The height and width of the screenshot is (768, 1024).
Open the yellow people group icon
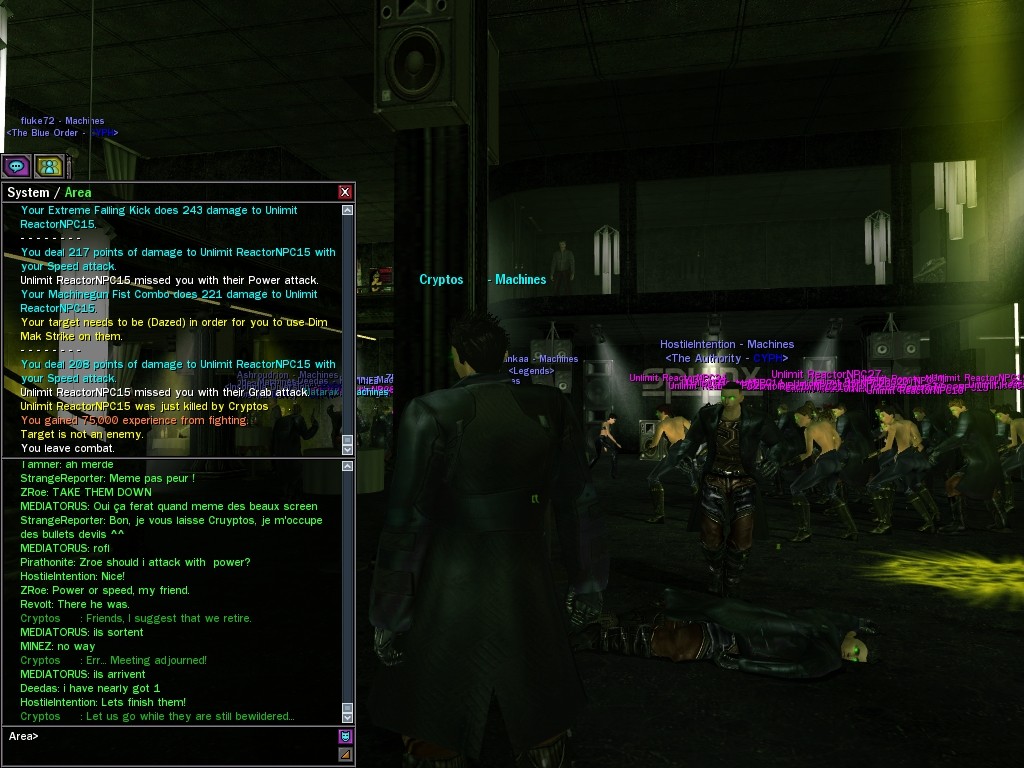tap(49, 166)
